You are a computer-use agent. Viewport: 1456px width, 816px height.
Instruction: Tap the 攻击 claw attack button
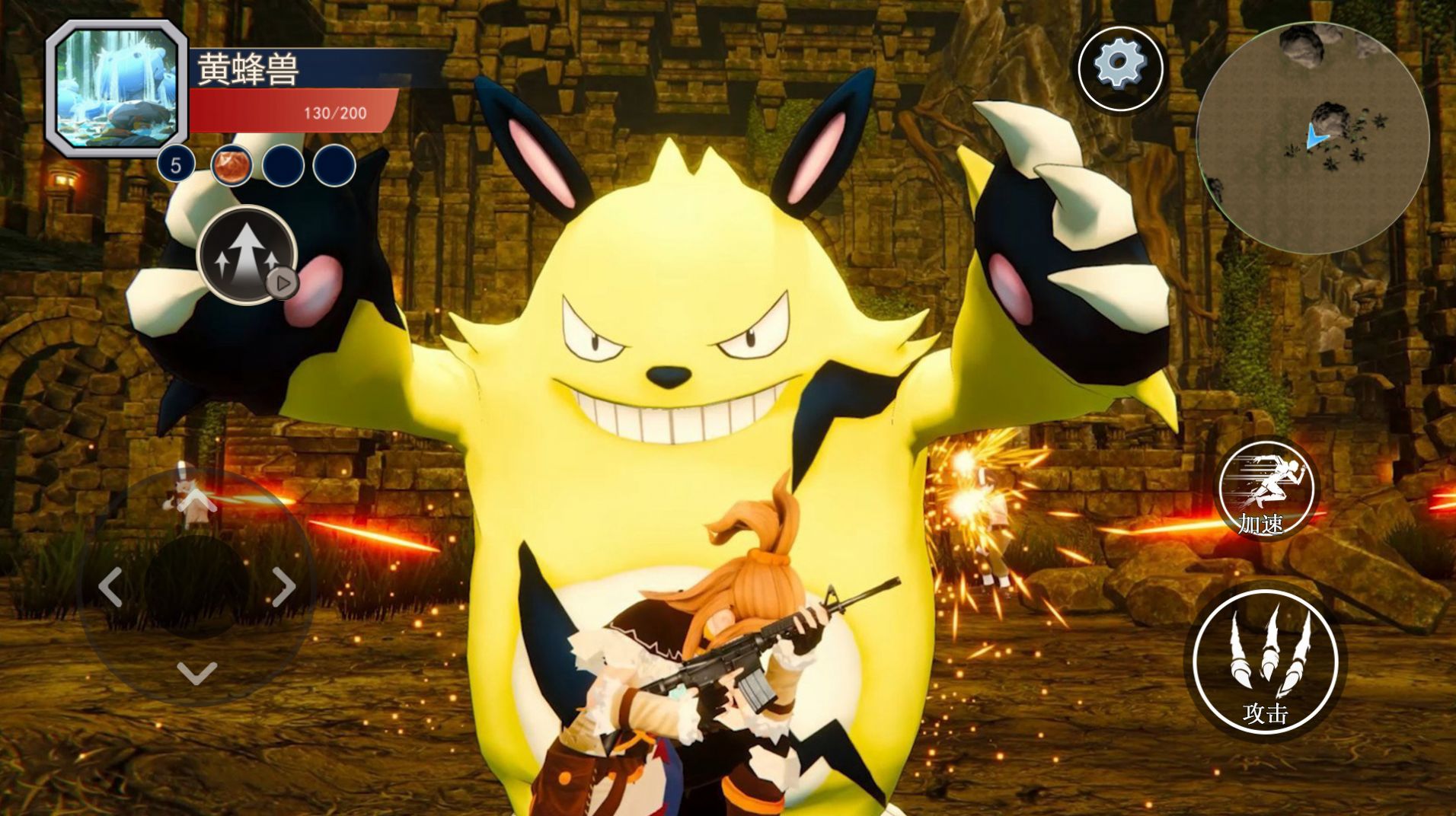click(x=1265, y=661)
